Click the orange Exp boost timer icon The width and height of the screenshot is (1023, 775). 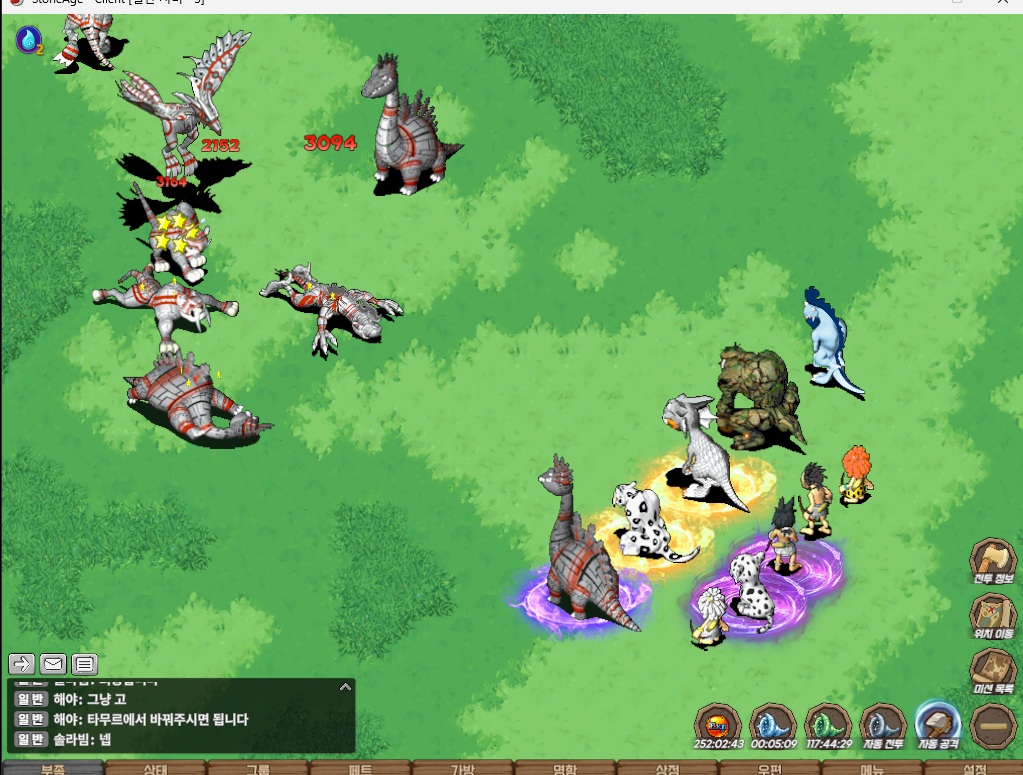click(x=717, y=724)
